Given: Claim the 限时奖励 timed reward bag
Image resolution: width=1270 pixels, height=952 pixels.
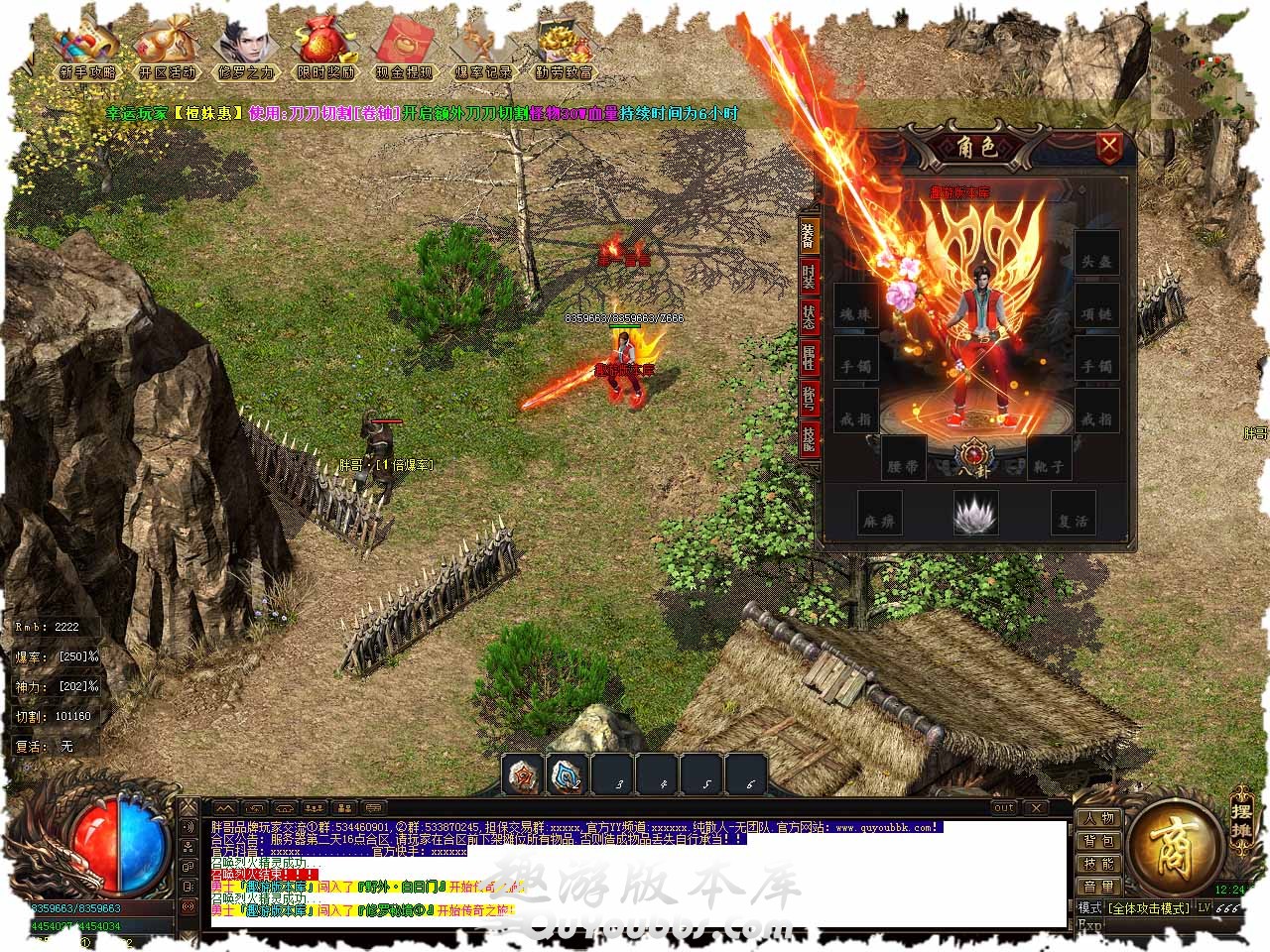Looking at the screenshot, I should click(x=322, y=48).
